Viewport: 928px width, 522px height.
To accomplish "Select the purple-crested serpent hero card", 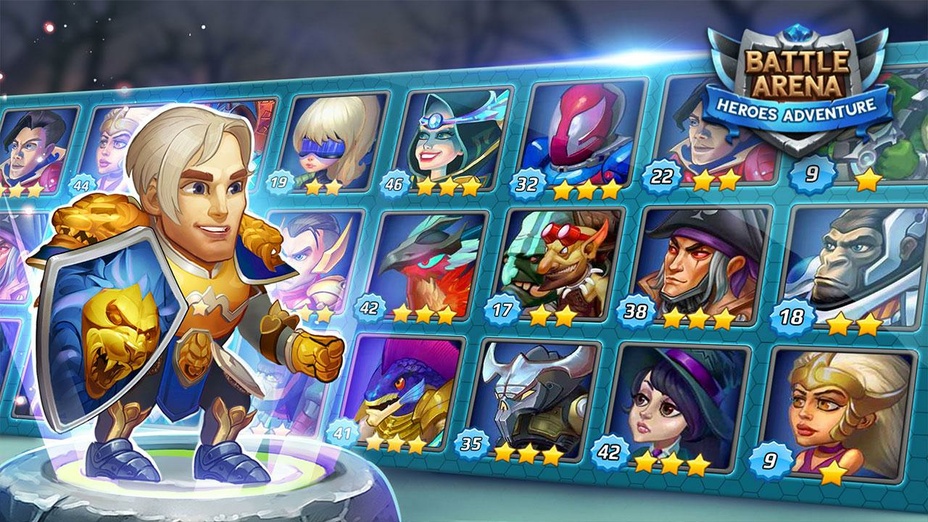I will point(405,390).
